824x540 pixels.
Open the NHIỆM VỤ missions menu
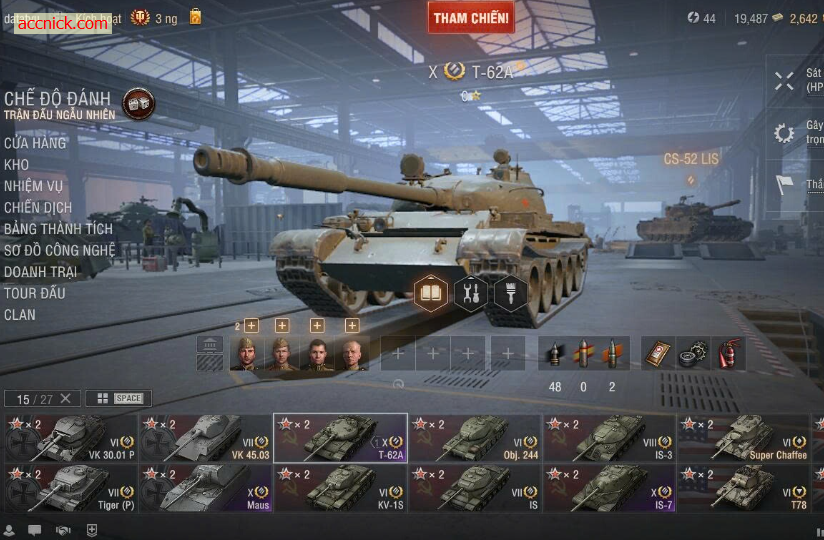33,186
